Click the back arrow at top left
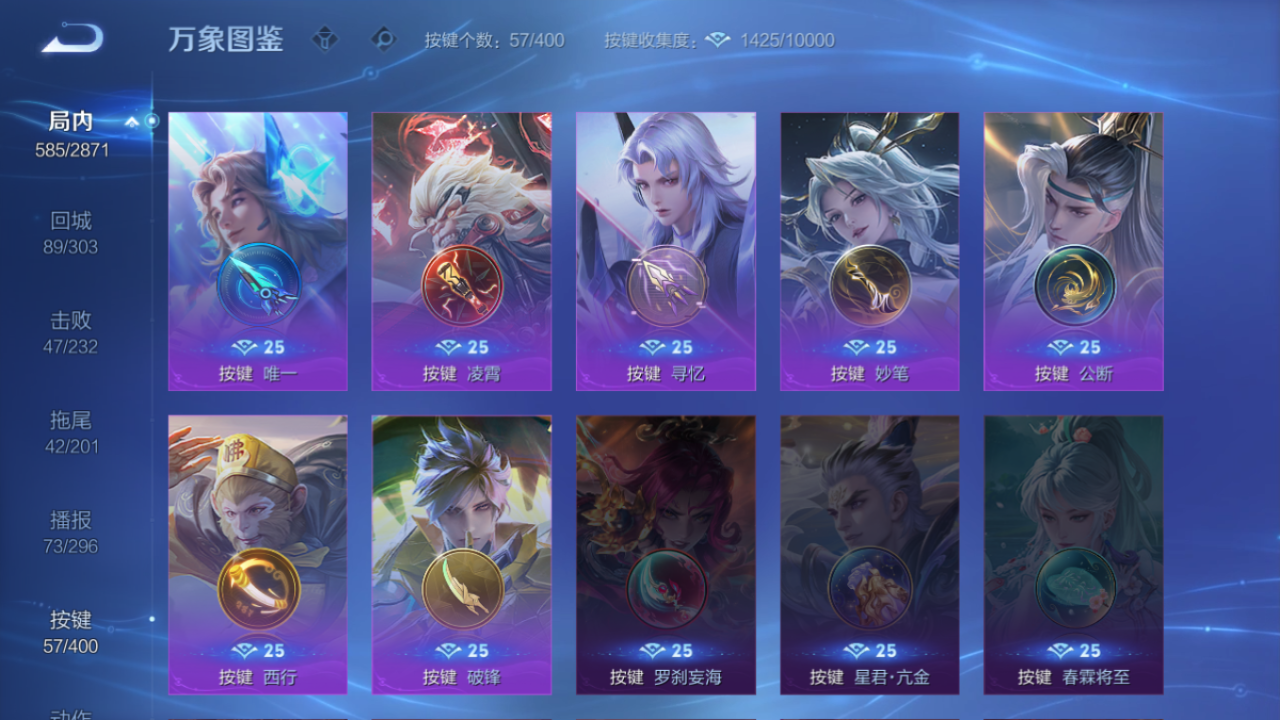Viewport: 1280px width, 720px height. coord(68,38)
